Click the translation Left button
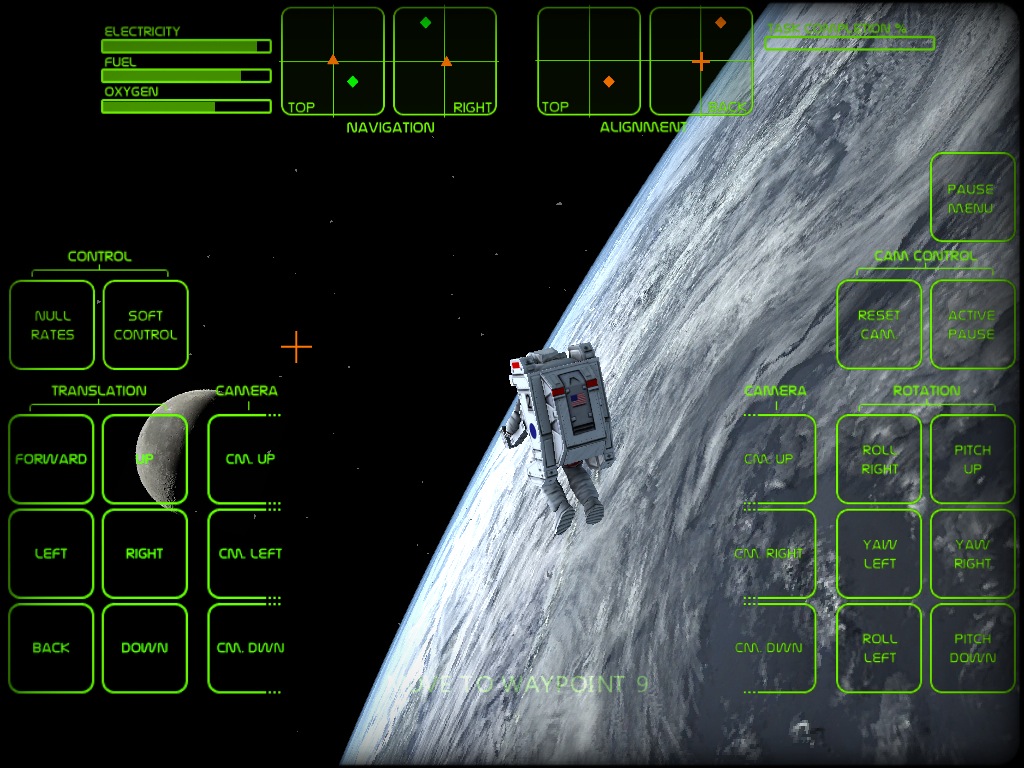 click(x=51, y=553)
